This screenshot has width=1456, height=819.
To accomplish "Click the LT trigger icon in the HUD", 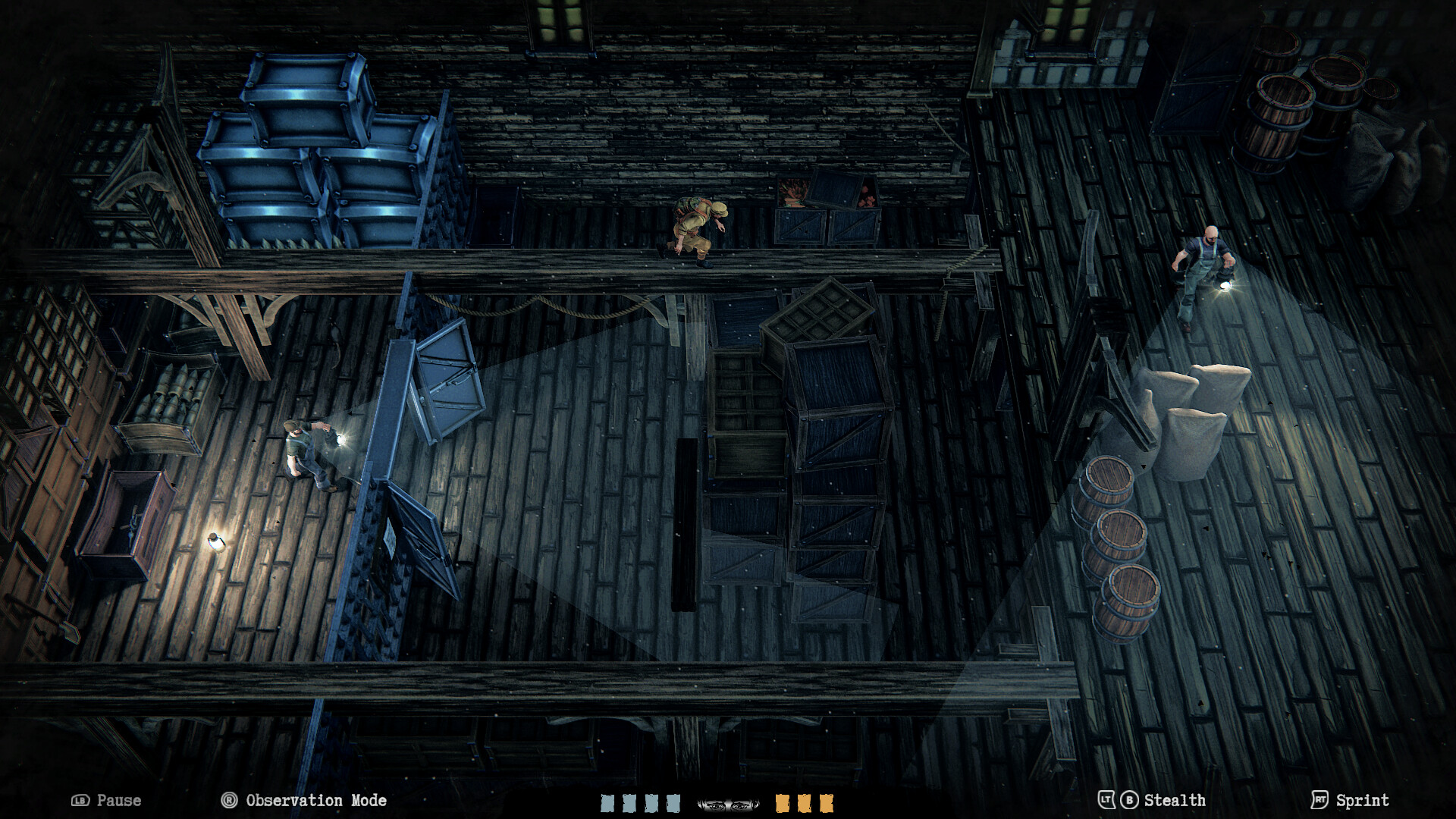I will (1106, 800).
